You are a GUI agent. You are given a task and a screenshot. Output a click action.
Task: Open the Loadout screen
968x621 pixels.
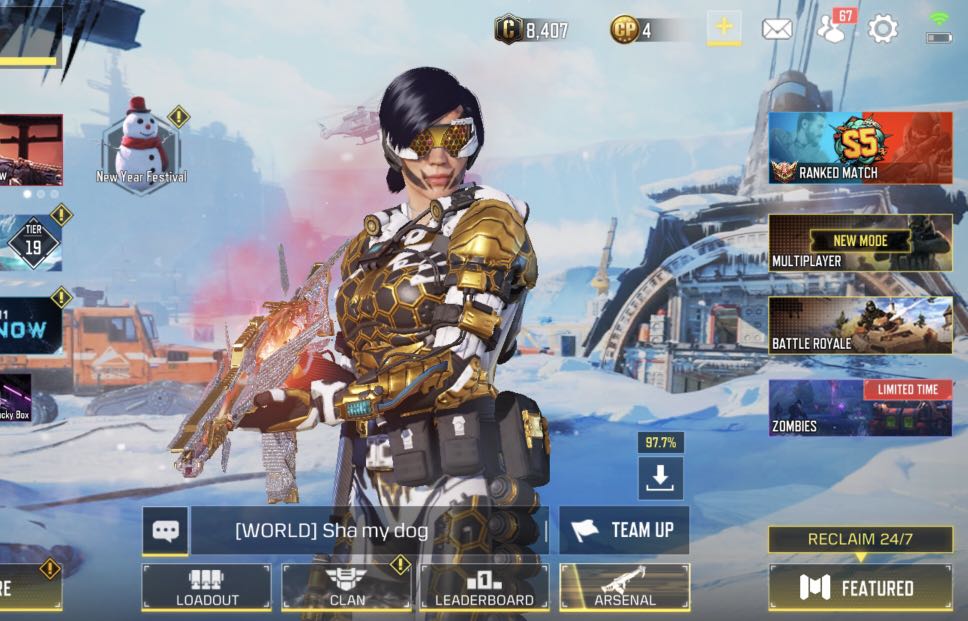pyautogui.click(x=206, y=587)
